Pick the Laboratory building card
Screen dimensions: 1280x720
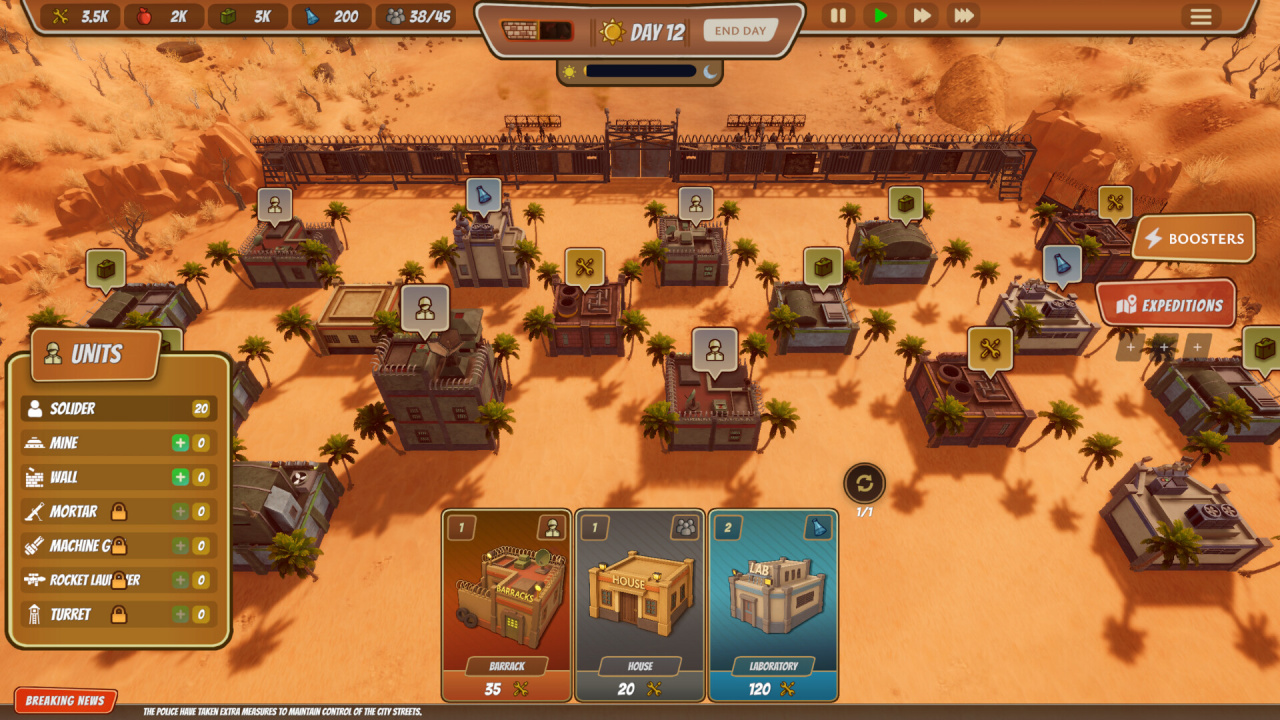pyautogui.click(x=773, y=605)
